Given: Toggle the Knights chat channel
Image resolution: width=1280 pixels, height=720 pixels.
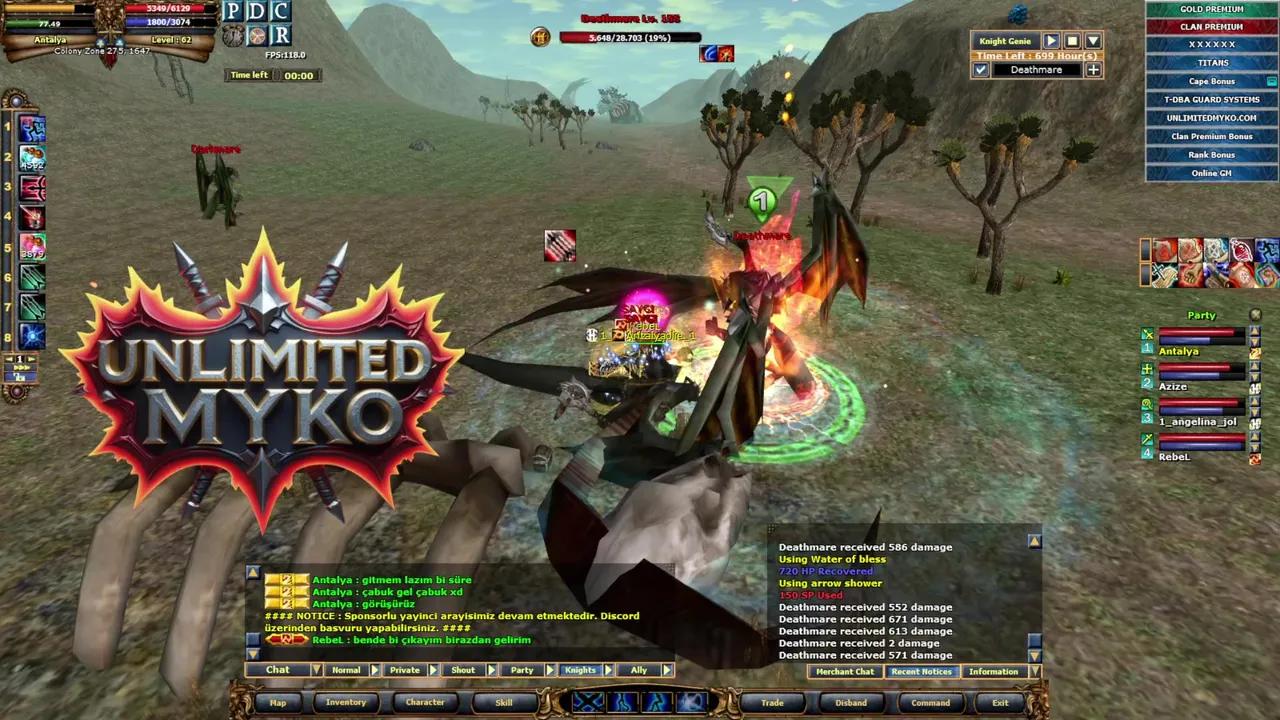Looking at the screenshot, I should 580,670.
